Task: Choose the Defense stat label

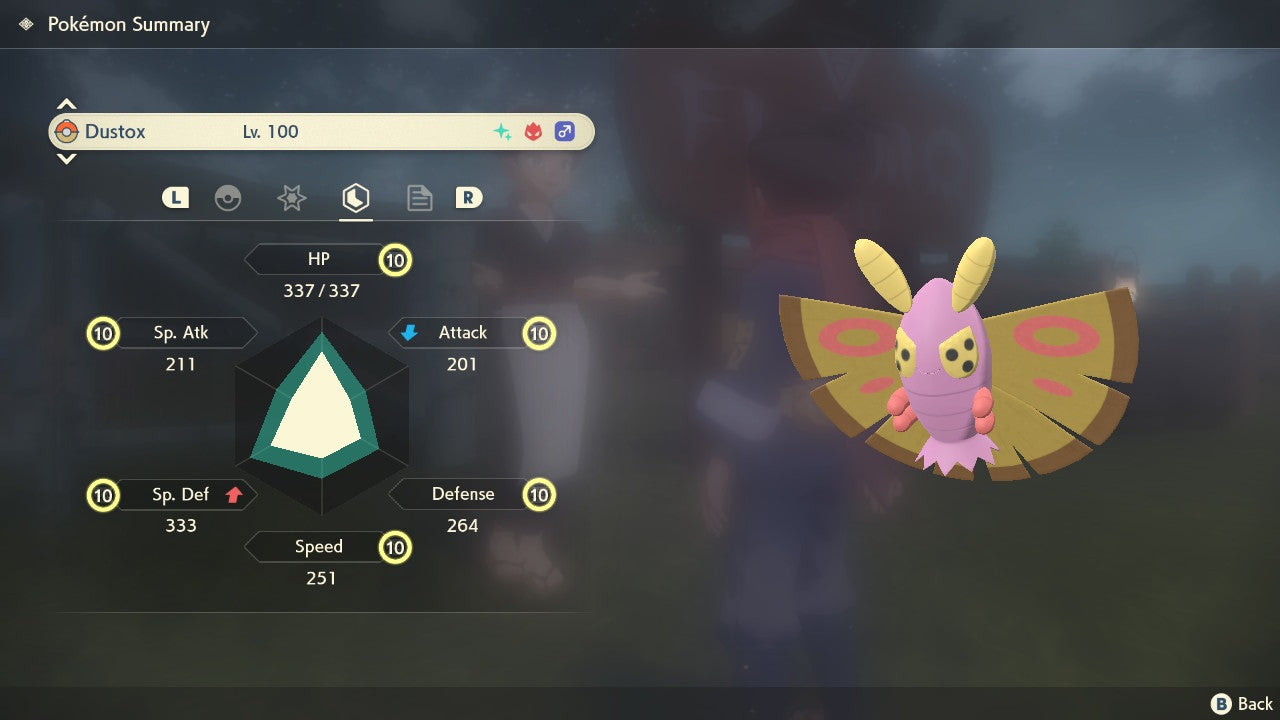Action: (462, 494)
